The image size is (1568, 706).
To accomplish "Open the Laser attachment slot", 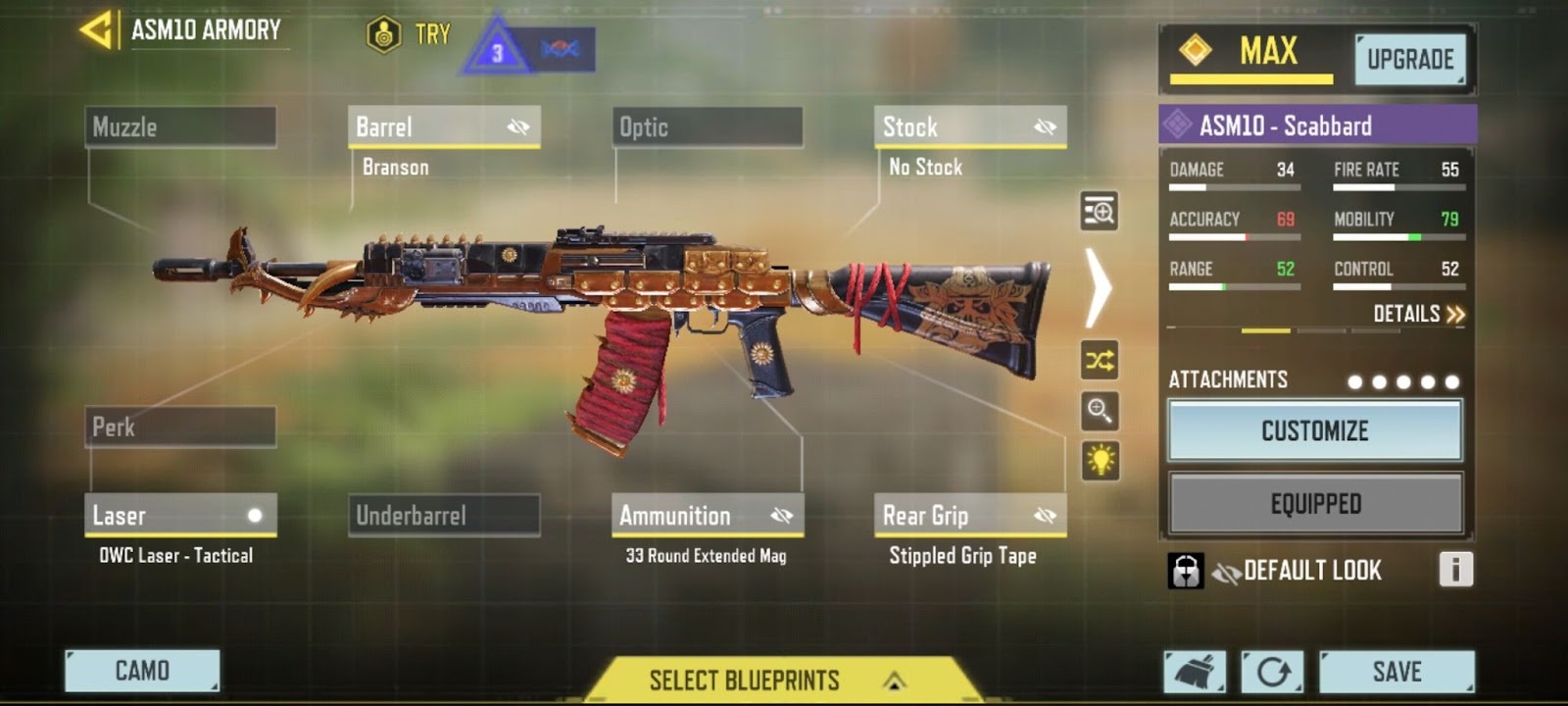I will (x=180, y=516).
